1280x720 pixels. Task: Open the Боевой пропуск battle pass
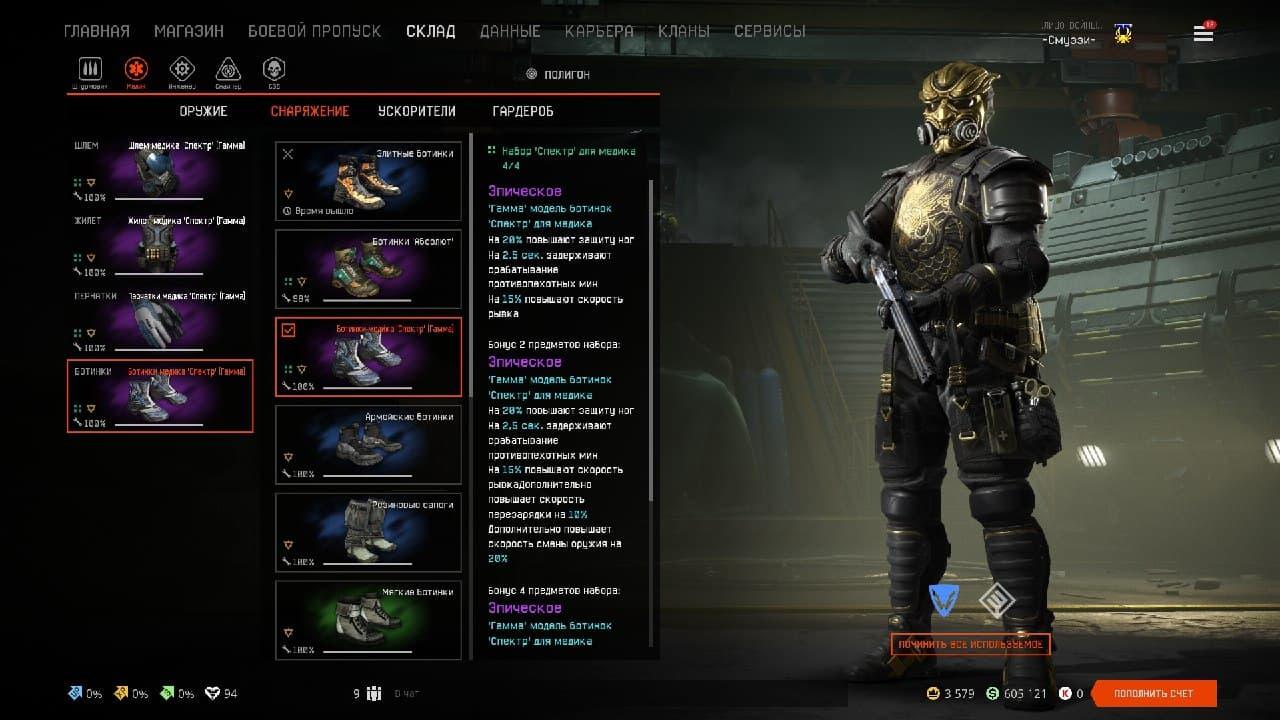tap(314, 31)
